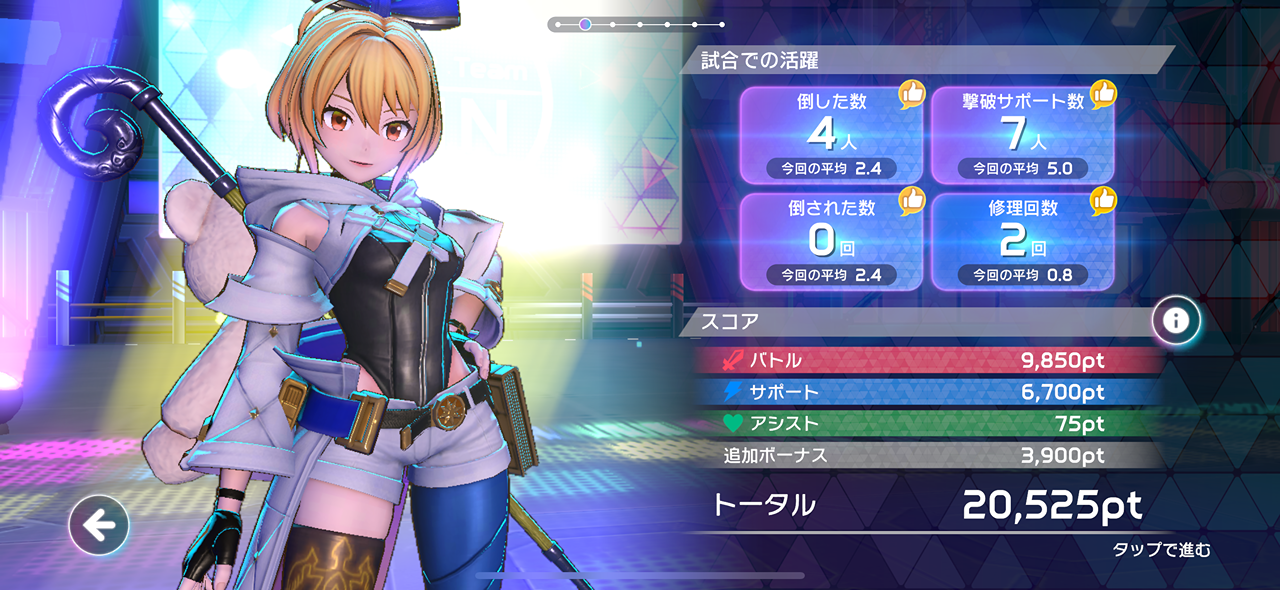This screenshot has width=1280, height=590.
Task: Select the 倒した数 stat card
Action: (x=830, y=135)
